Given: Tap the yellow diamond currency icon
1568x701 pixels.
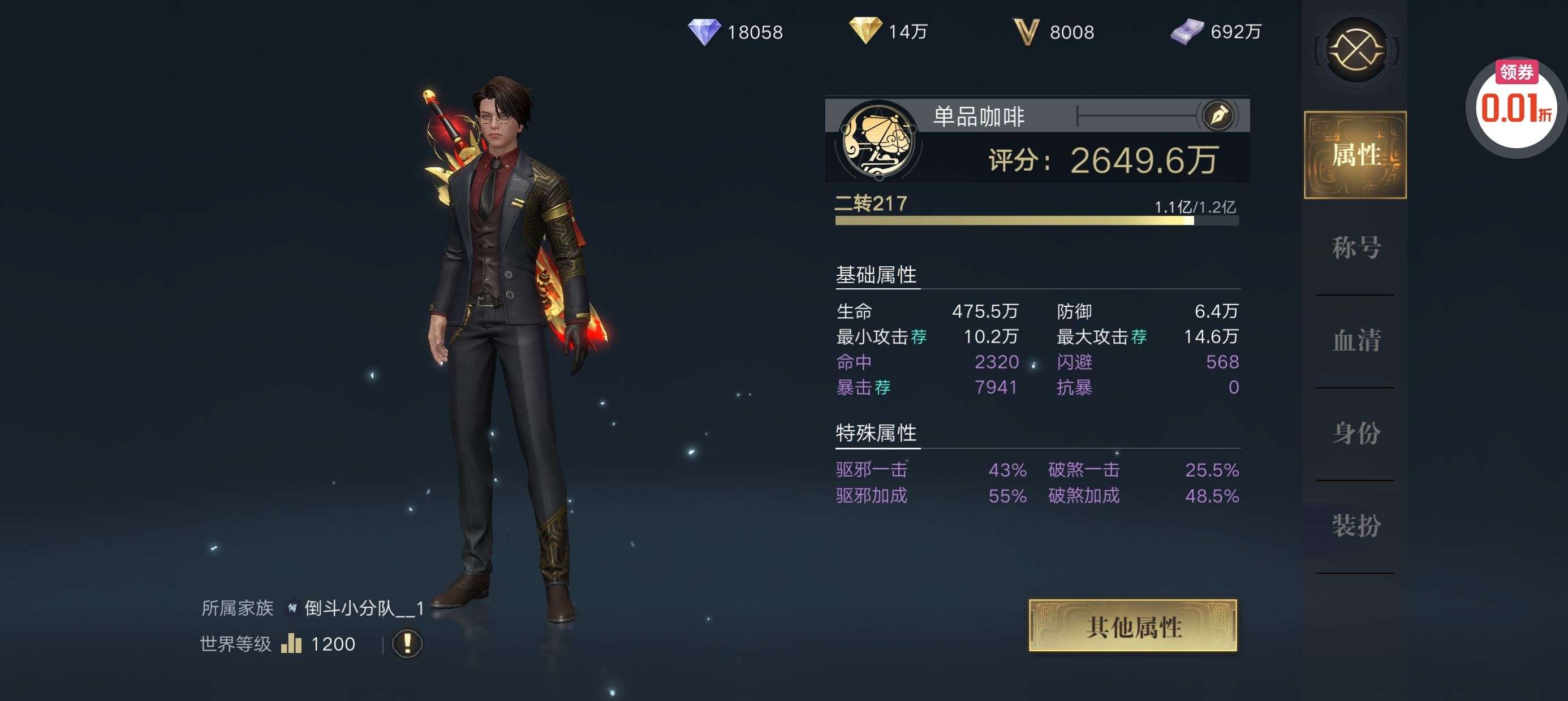Looking at the screenshot, I should [x=865, y=30].
